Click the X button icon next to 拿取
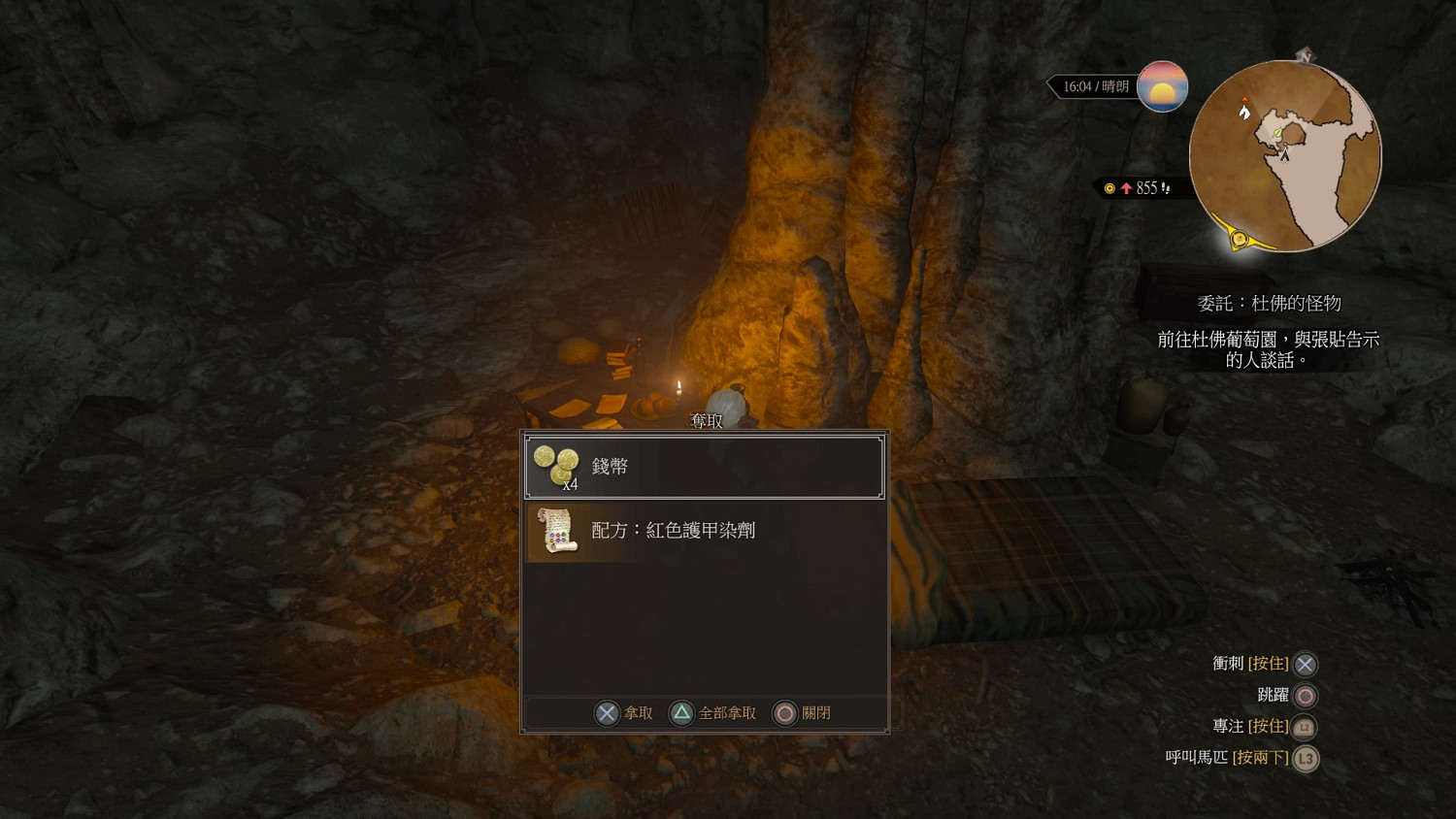This screenshot has width=1456, height=819. pos(607,712)
